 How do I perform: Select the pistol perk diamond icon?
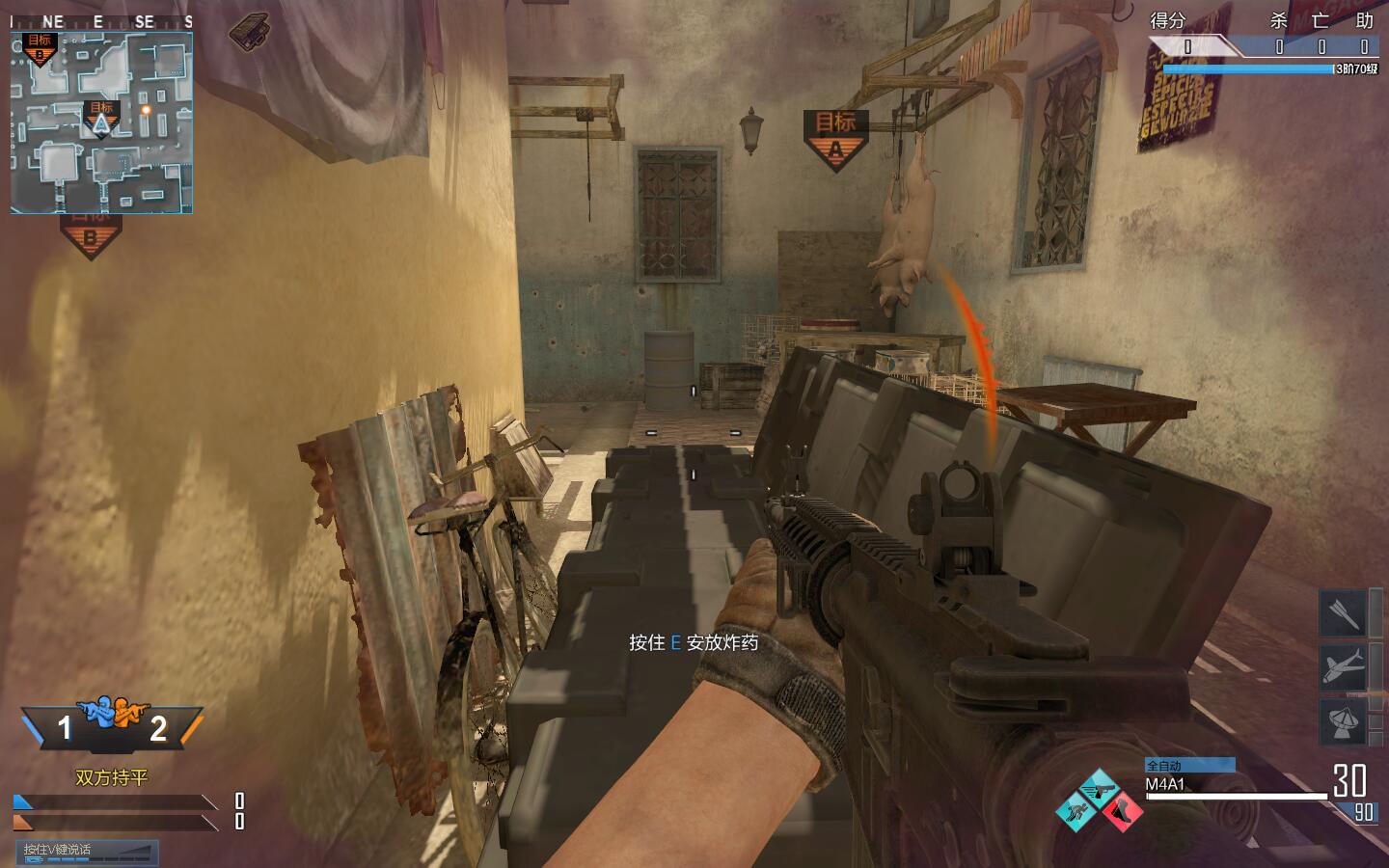tap(1098, 790)
